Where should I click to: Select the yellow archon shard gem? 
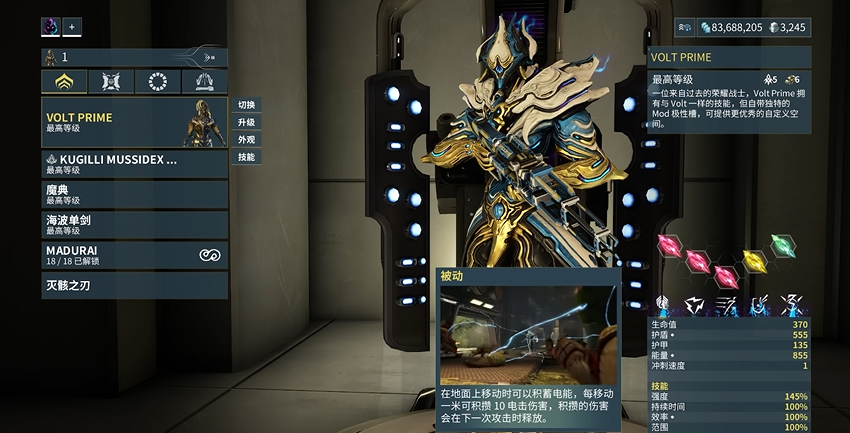756,262
